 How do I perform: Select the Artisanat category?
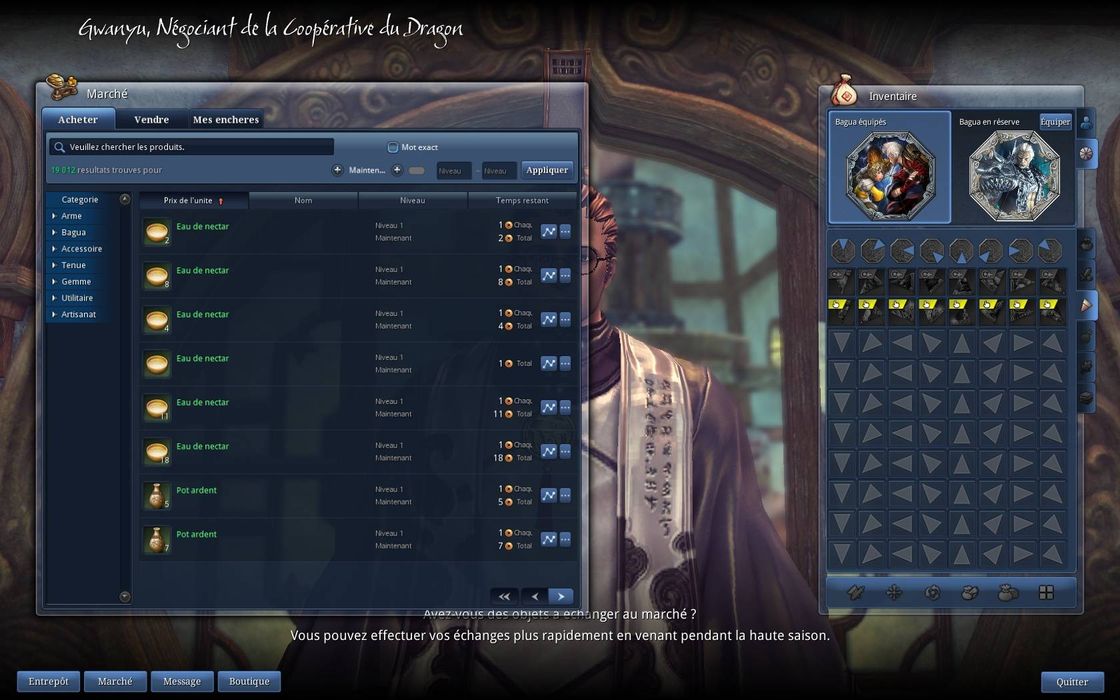click(x=78, y=315)
